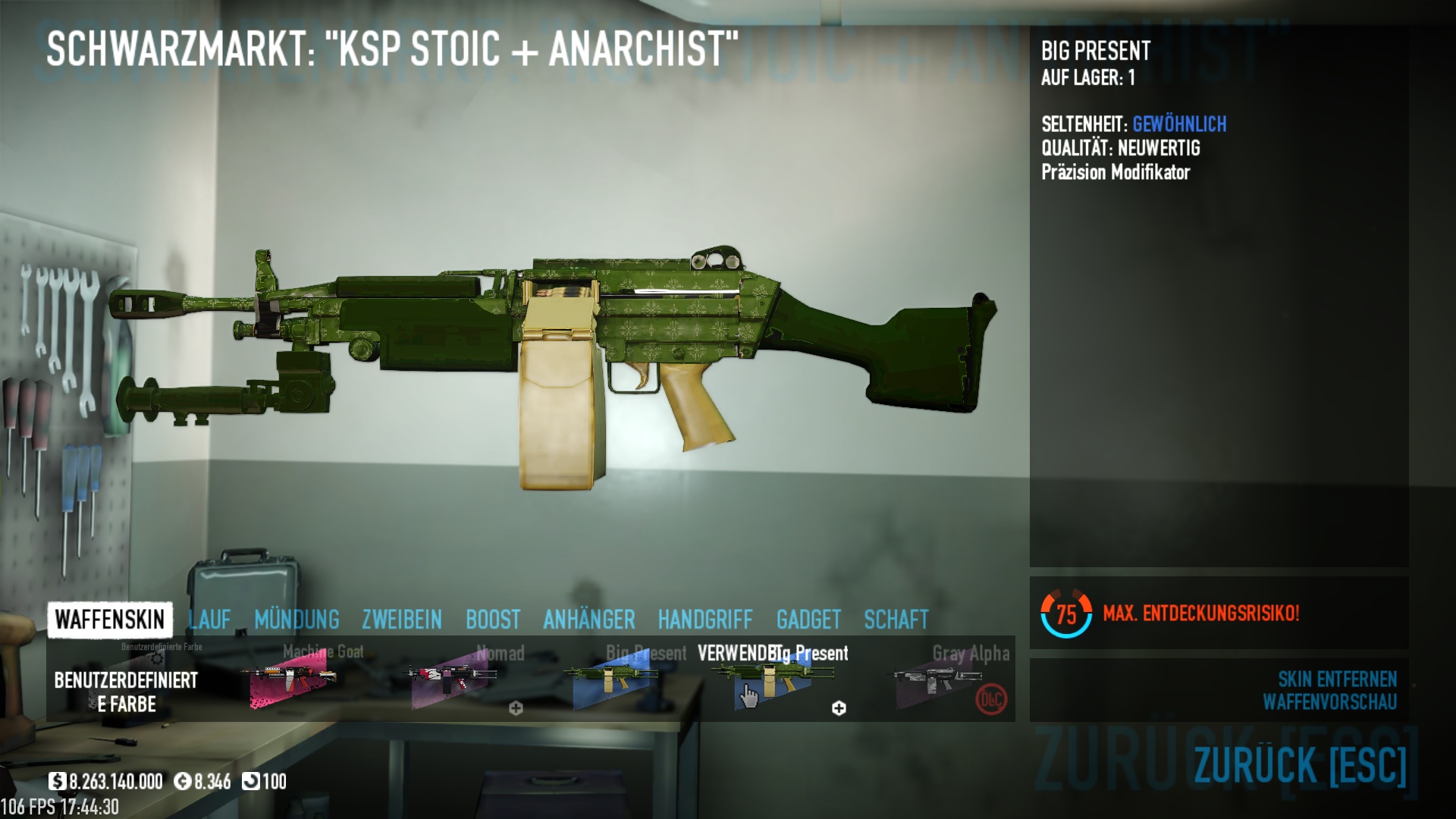The image size is (1456, 819).
Task: Select the Mündung category
Action: click(x=297, y=620)
